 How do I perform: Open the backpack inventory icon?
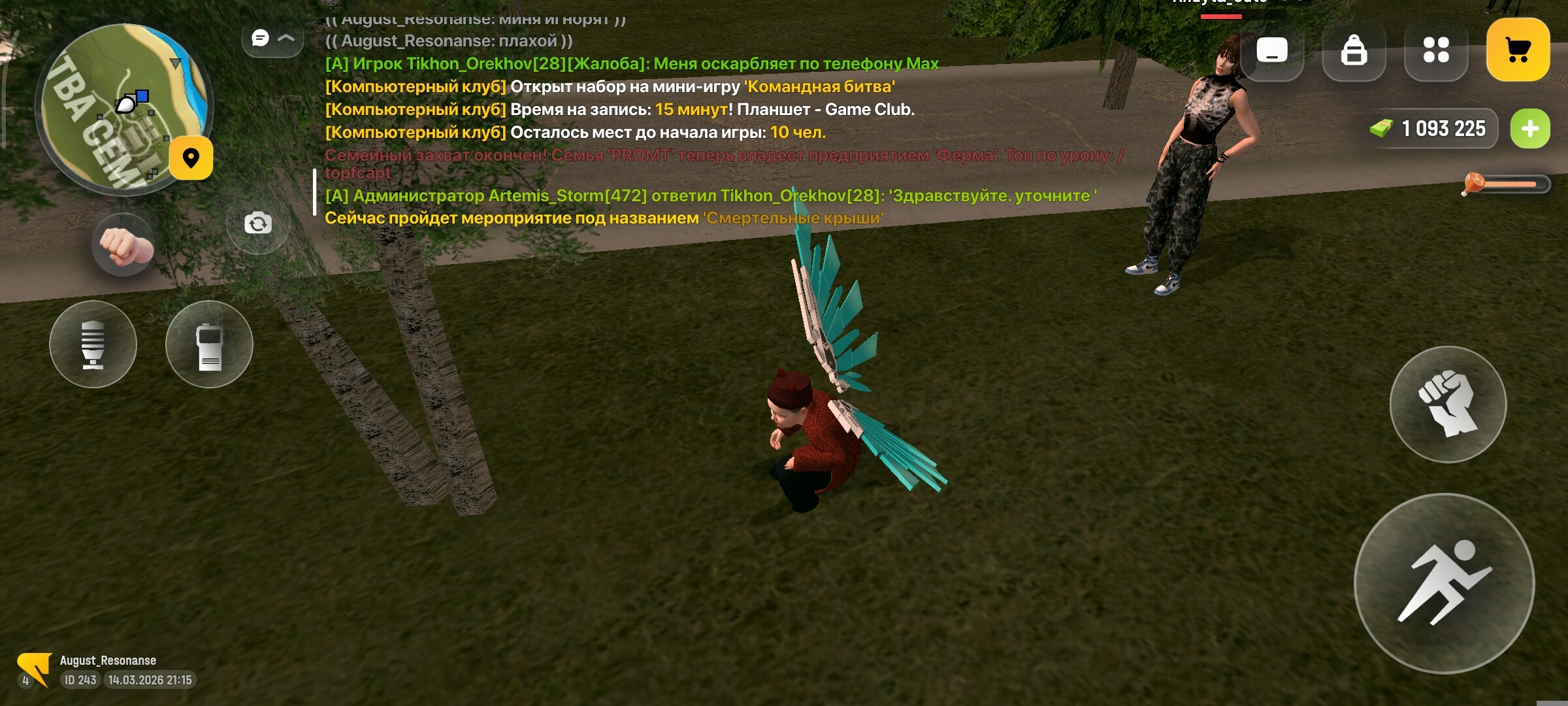(1354, 48)
